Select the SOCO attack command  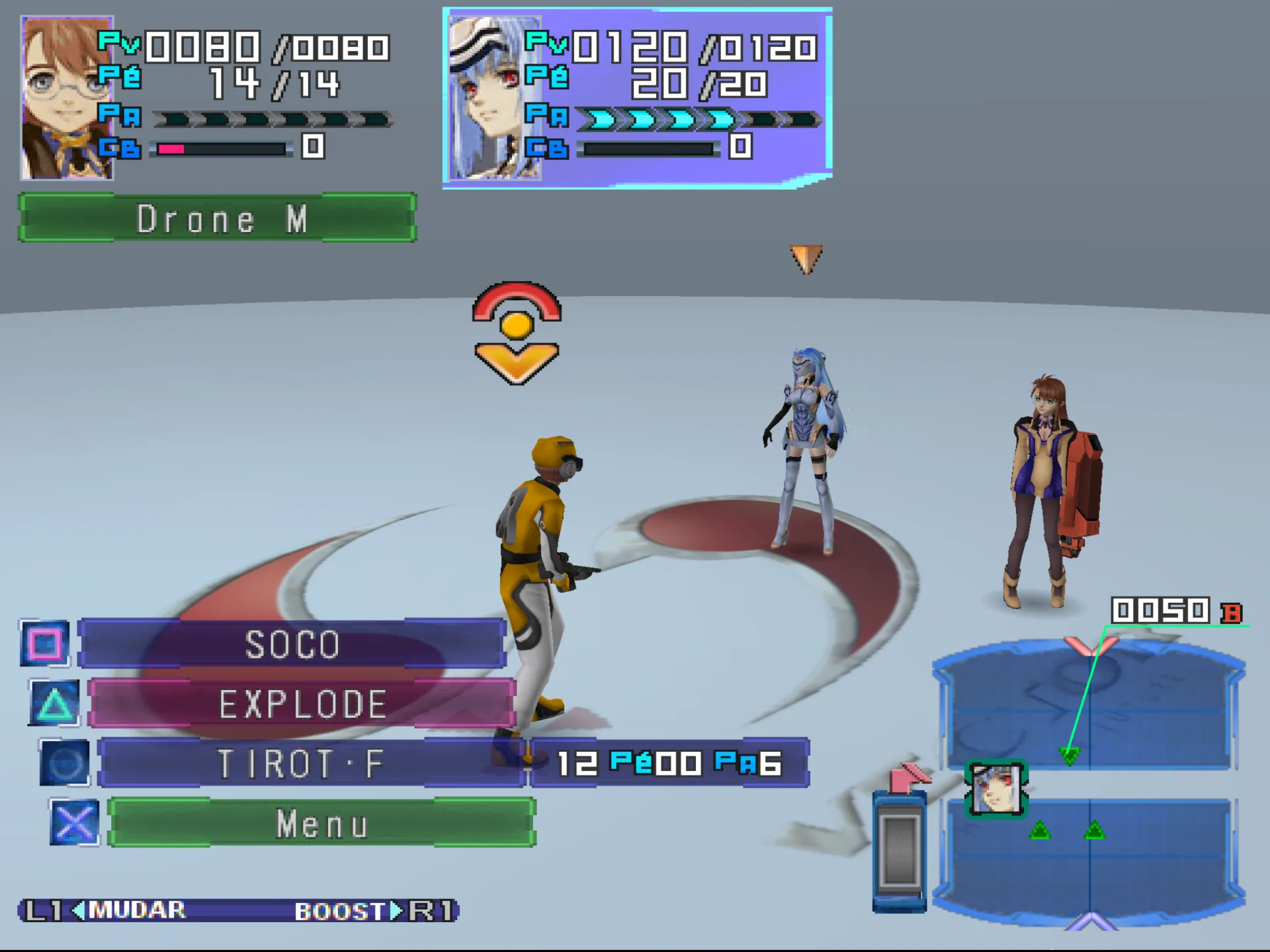coord(292,644)
